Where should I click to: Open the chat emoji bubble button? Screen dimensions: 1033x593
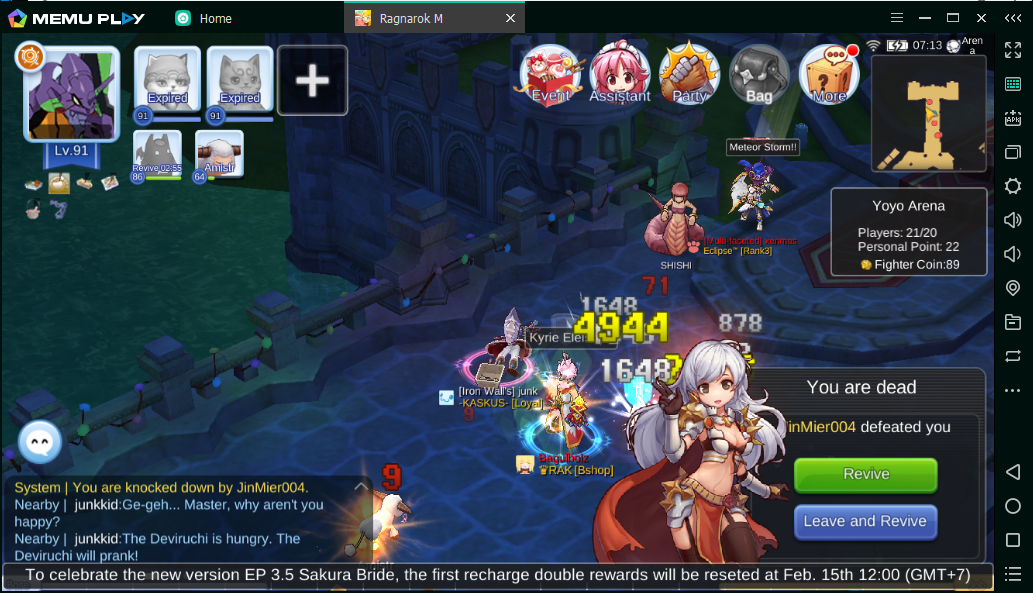[x=40, y=442]
